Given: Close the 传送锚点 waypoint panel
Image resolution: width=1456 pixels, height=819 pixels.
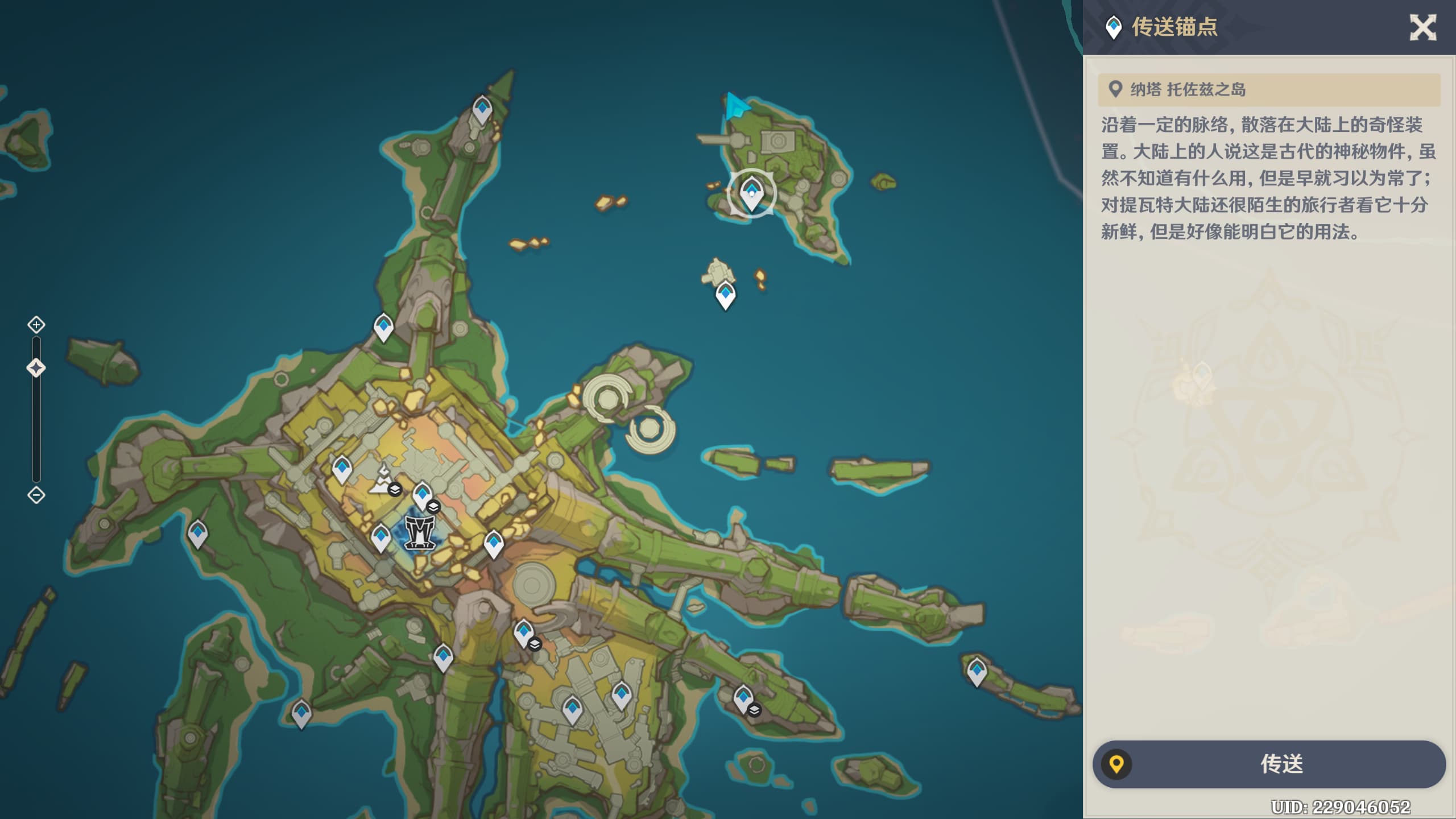Looking at the screenshot, I should [x=1422, y=27].
